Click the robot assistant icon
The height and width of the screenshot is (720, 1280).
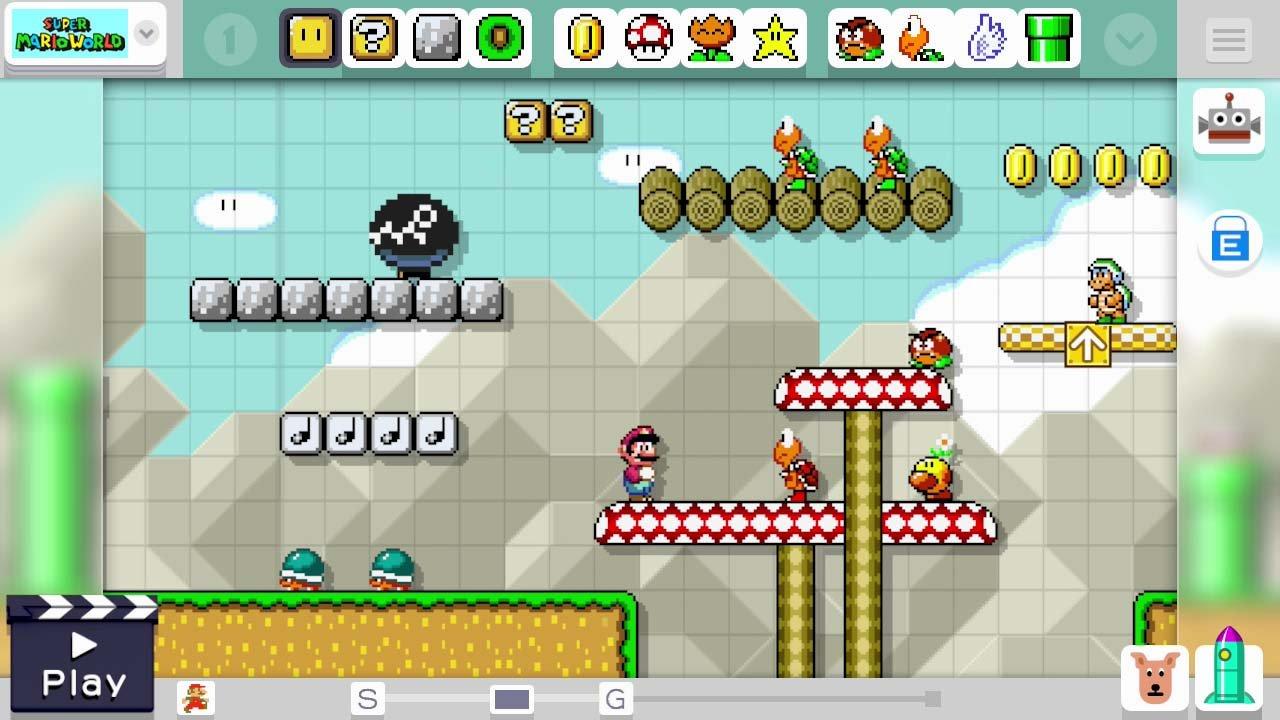pos(1229,120)
